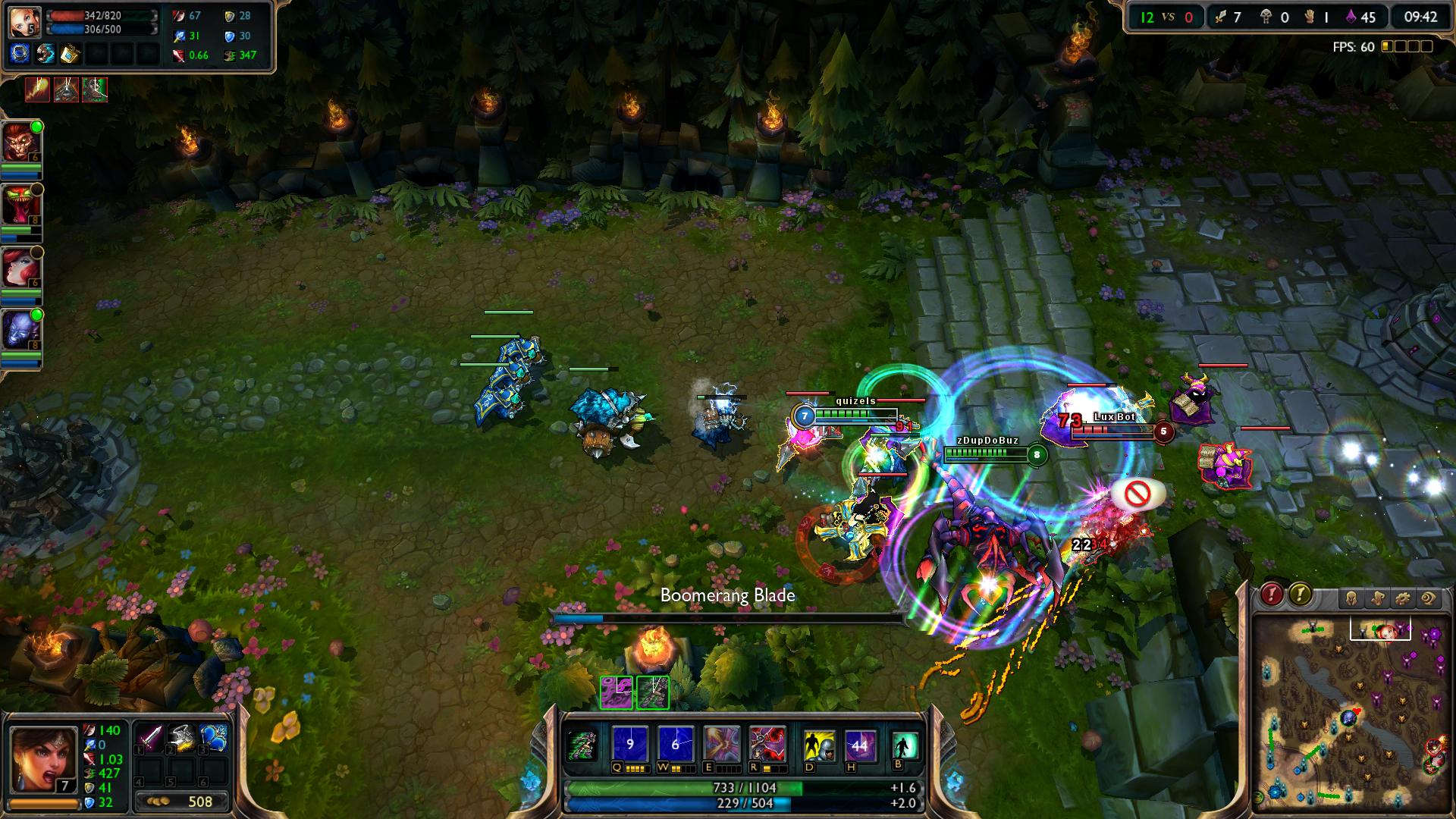Open the shop via the gold counter

pos(182,802)
